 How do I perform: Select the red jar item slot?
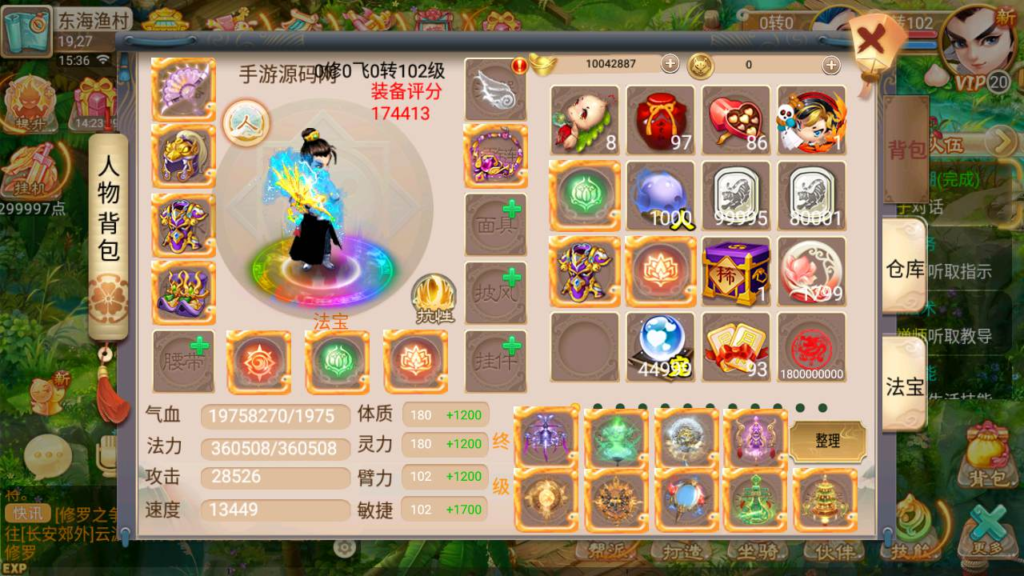tap(661, 120)
